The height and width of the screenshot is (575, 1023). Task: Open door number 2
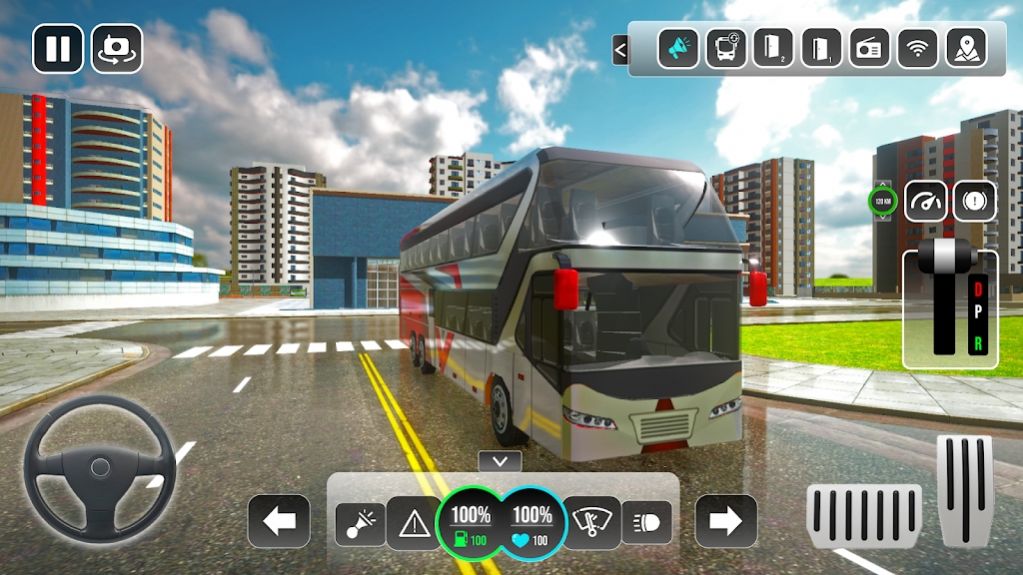(x=773, y=48)
